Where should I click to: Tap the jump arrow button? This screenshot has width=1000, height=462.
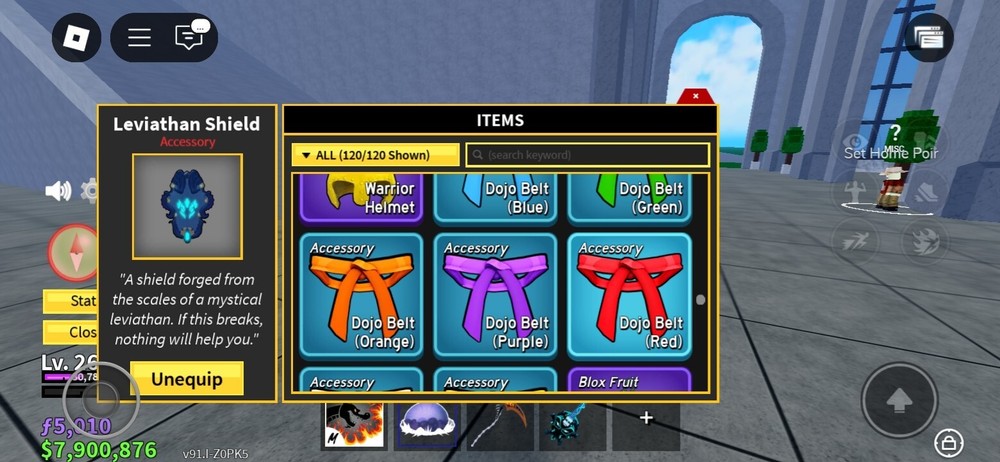pos(899,400)
